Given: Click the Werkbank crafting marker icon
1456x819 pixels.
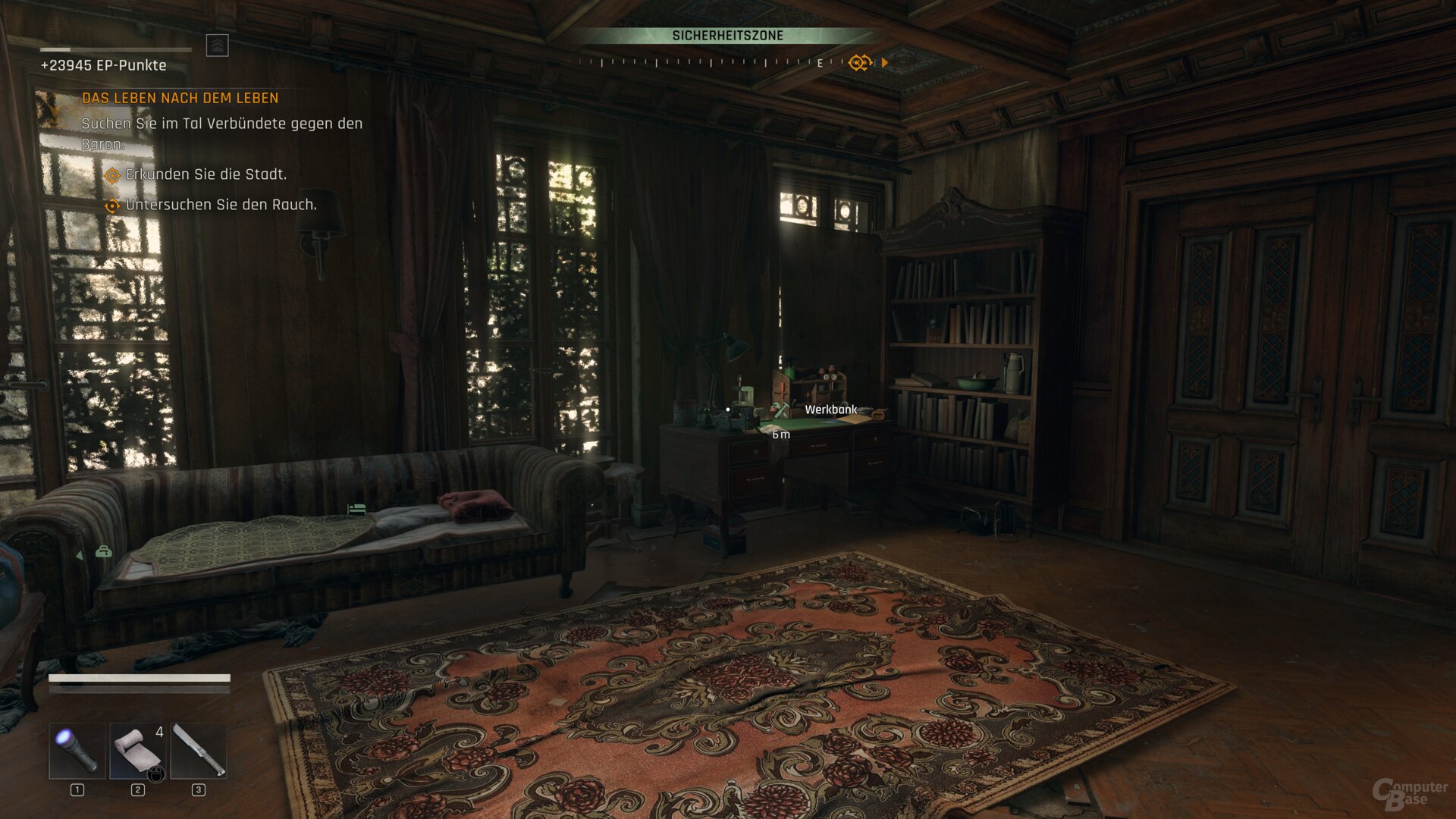Looking at the screenshot, I should coord(781,410).
